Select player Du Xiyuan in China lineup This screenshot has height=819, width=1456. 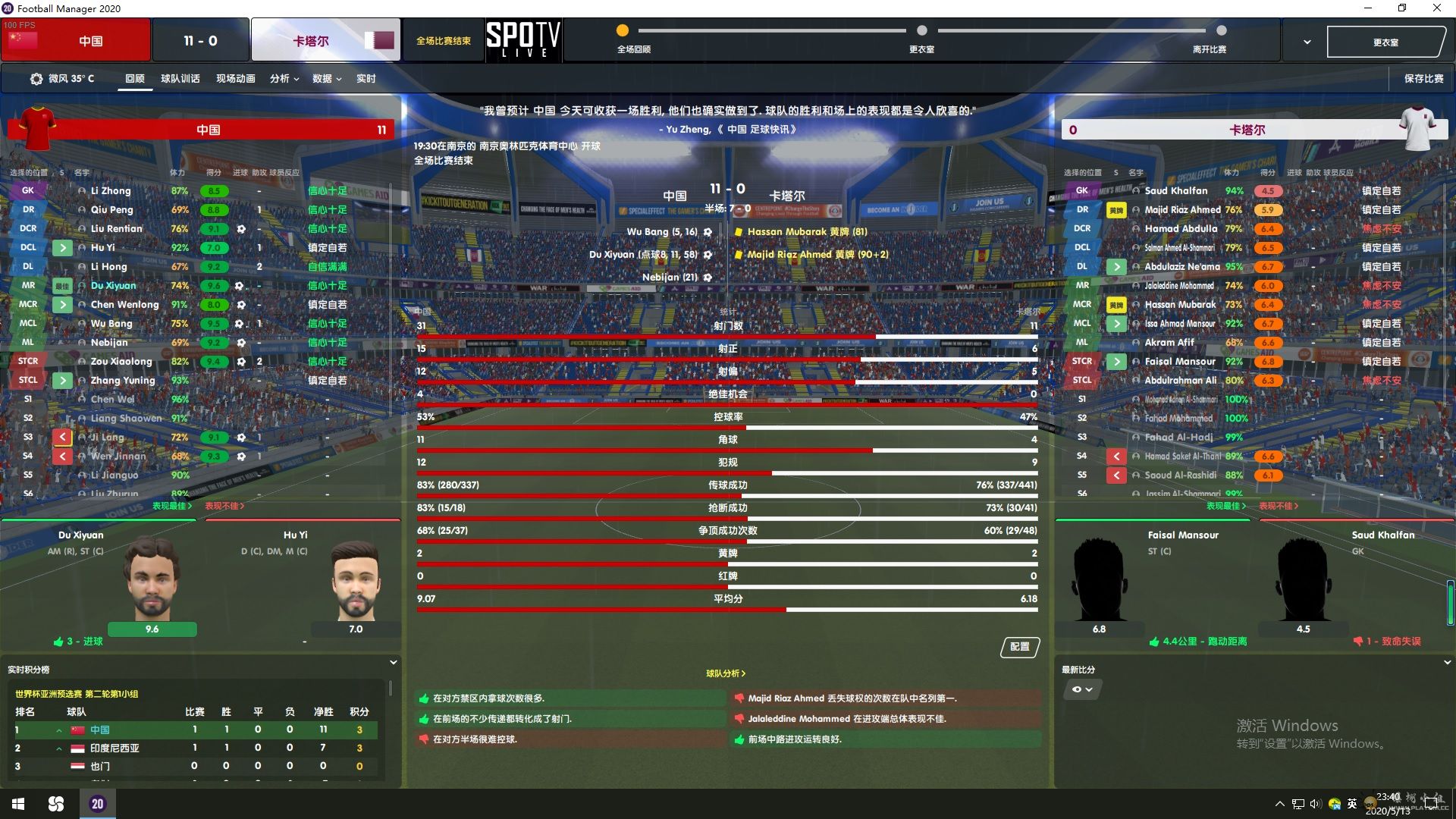(x=114, y=286)
